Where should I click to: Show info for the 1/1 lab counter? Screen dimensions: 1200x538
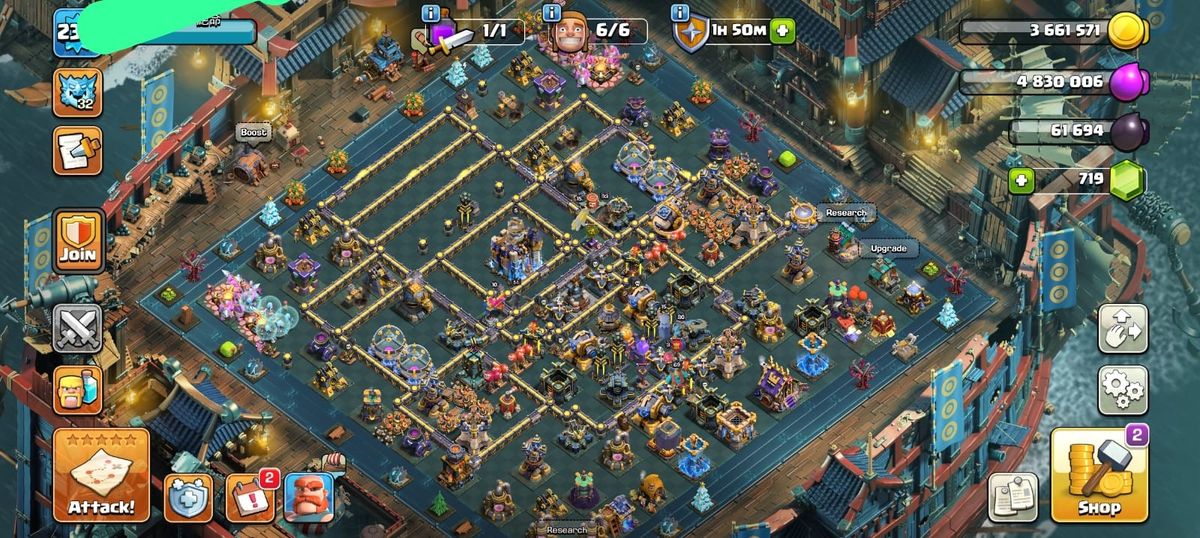pos(431,14)
